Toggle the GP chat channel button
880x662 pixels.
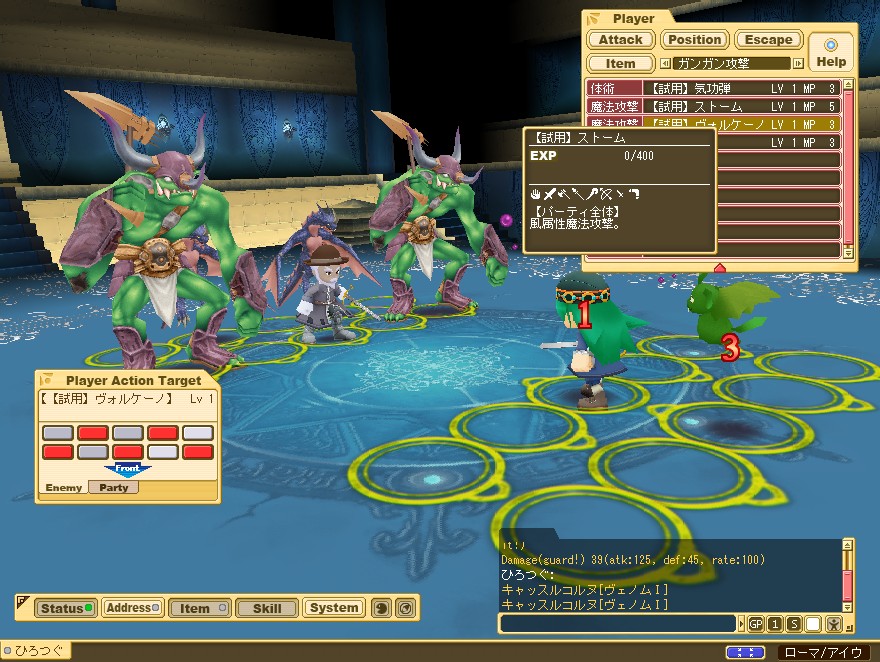[x=755, y=624]
